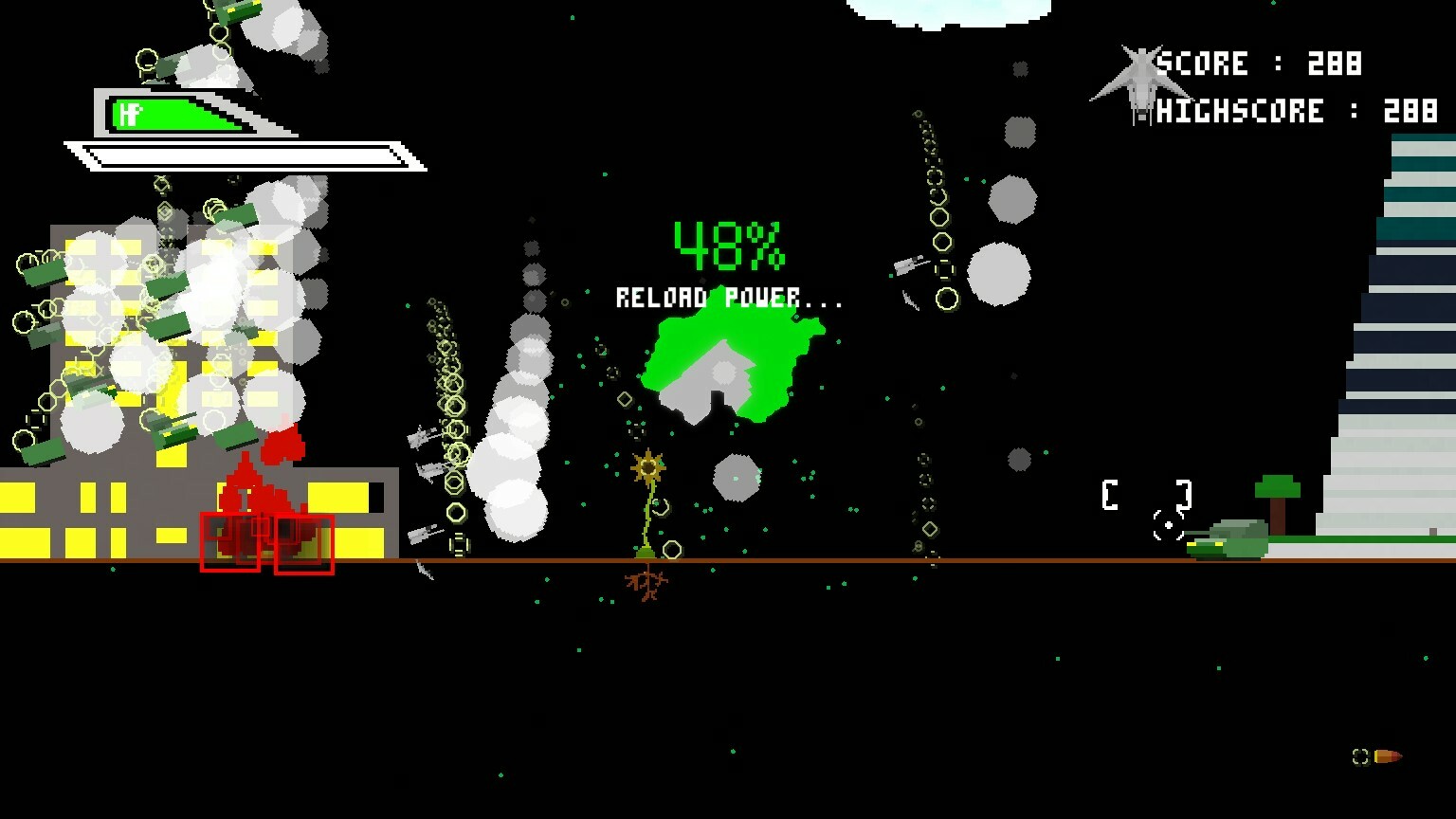The width and height of the screenshot is (1456, 819).
Task: Select the SCORE : 288 readout
Action: 1261,64
